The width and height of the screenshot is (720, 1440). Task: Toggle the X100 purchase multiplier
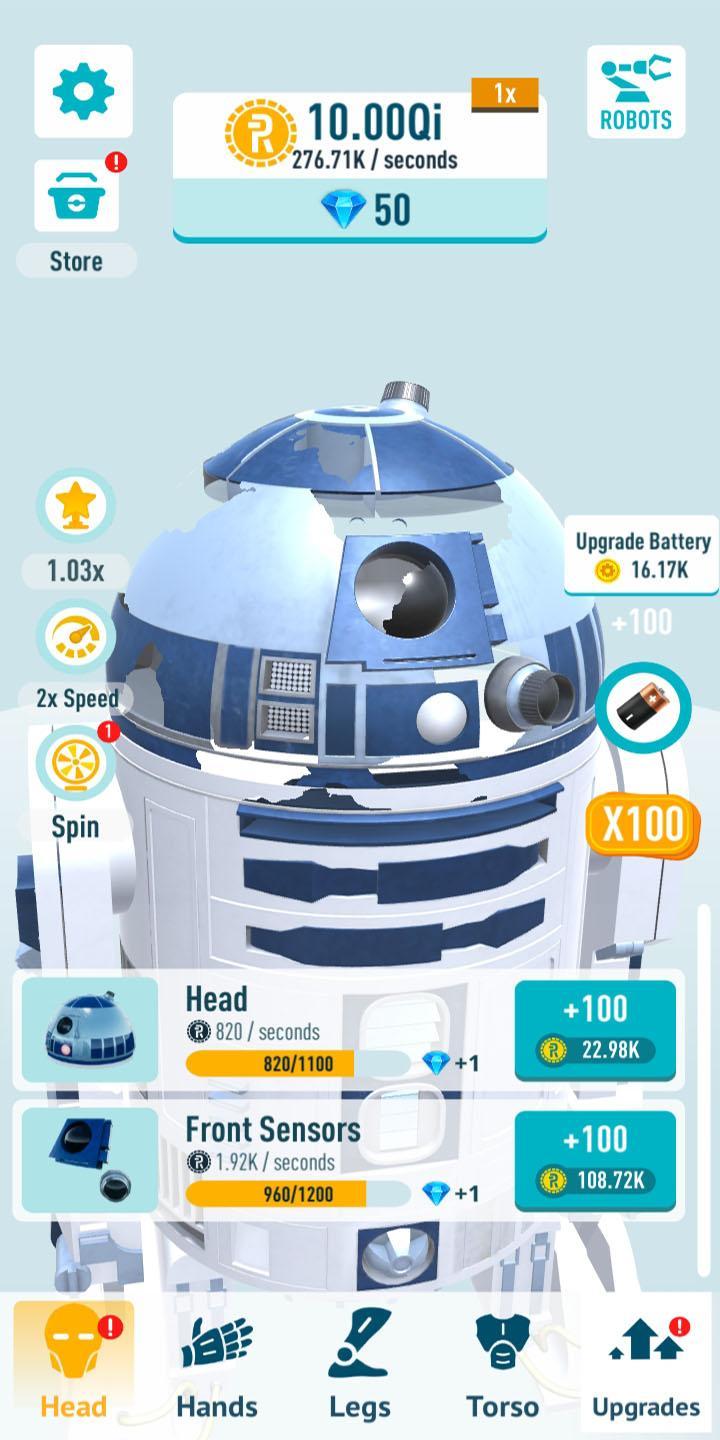click(x=642, y=824)
